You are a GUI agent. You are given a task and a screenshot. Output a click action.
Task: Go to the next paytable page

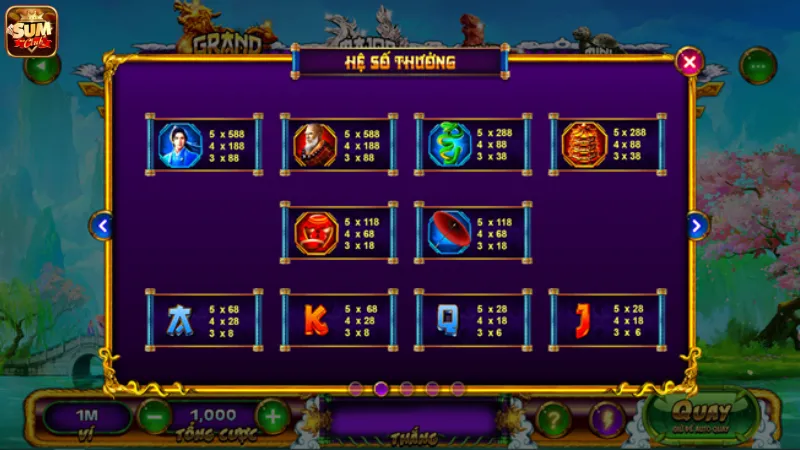[x=697, y=226]
